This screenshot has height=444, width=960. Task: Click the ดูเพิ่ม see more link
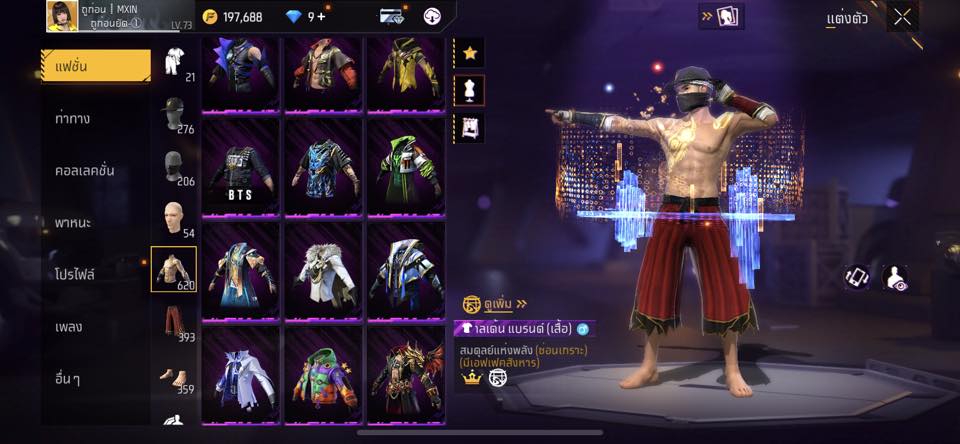point(494,303)
